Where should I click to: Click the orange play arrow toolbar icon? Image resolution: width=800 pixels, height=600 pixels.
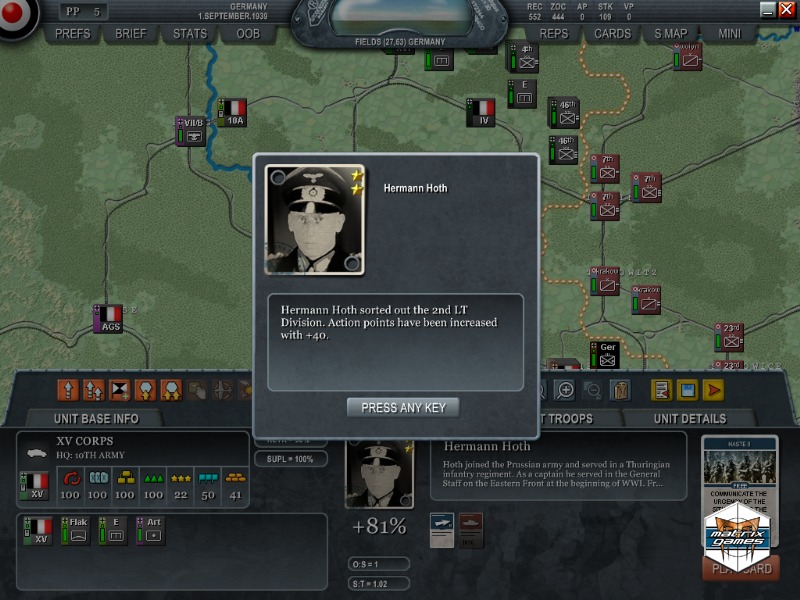coord(713,390)
